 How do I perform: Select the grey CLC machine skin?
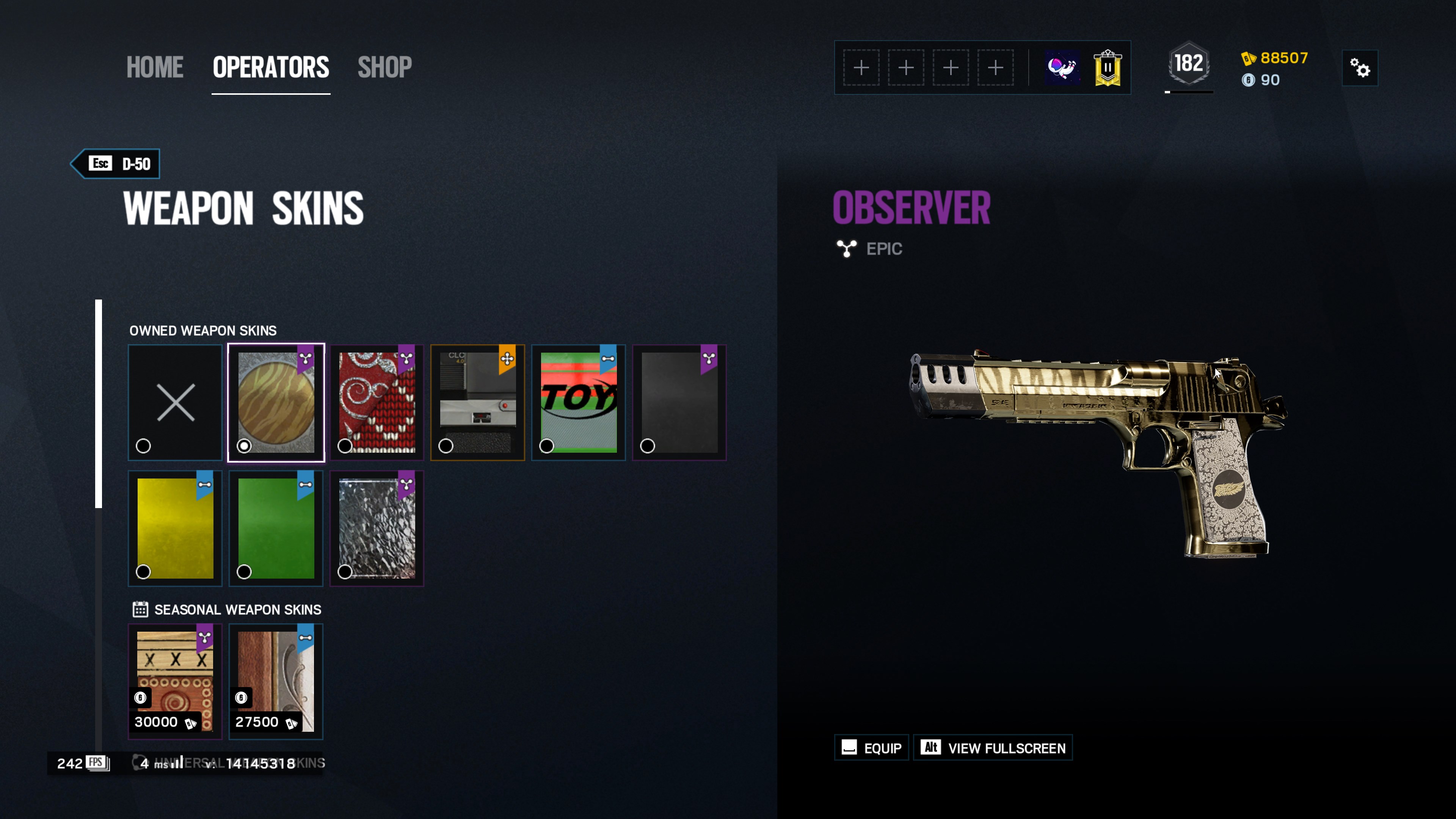[478, 402]
